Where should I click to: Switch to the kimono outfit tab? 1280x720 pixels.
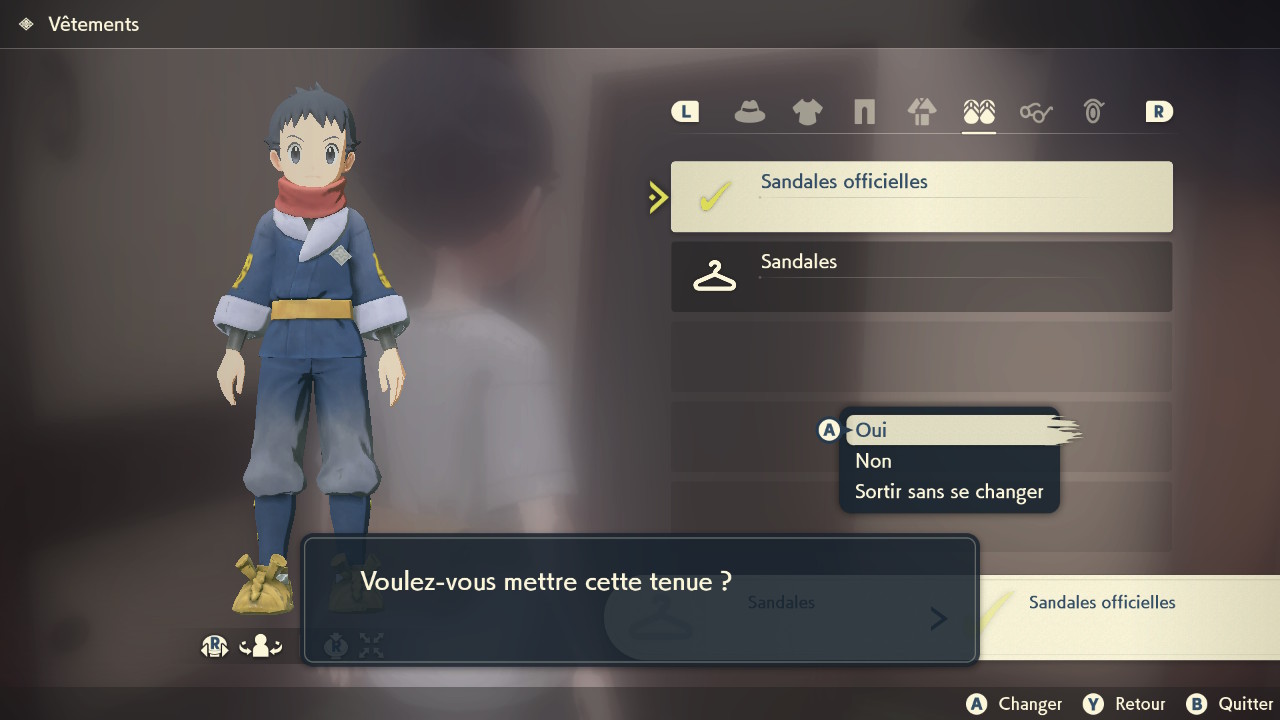[921, 112]
